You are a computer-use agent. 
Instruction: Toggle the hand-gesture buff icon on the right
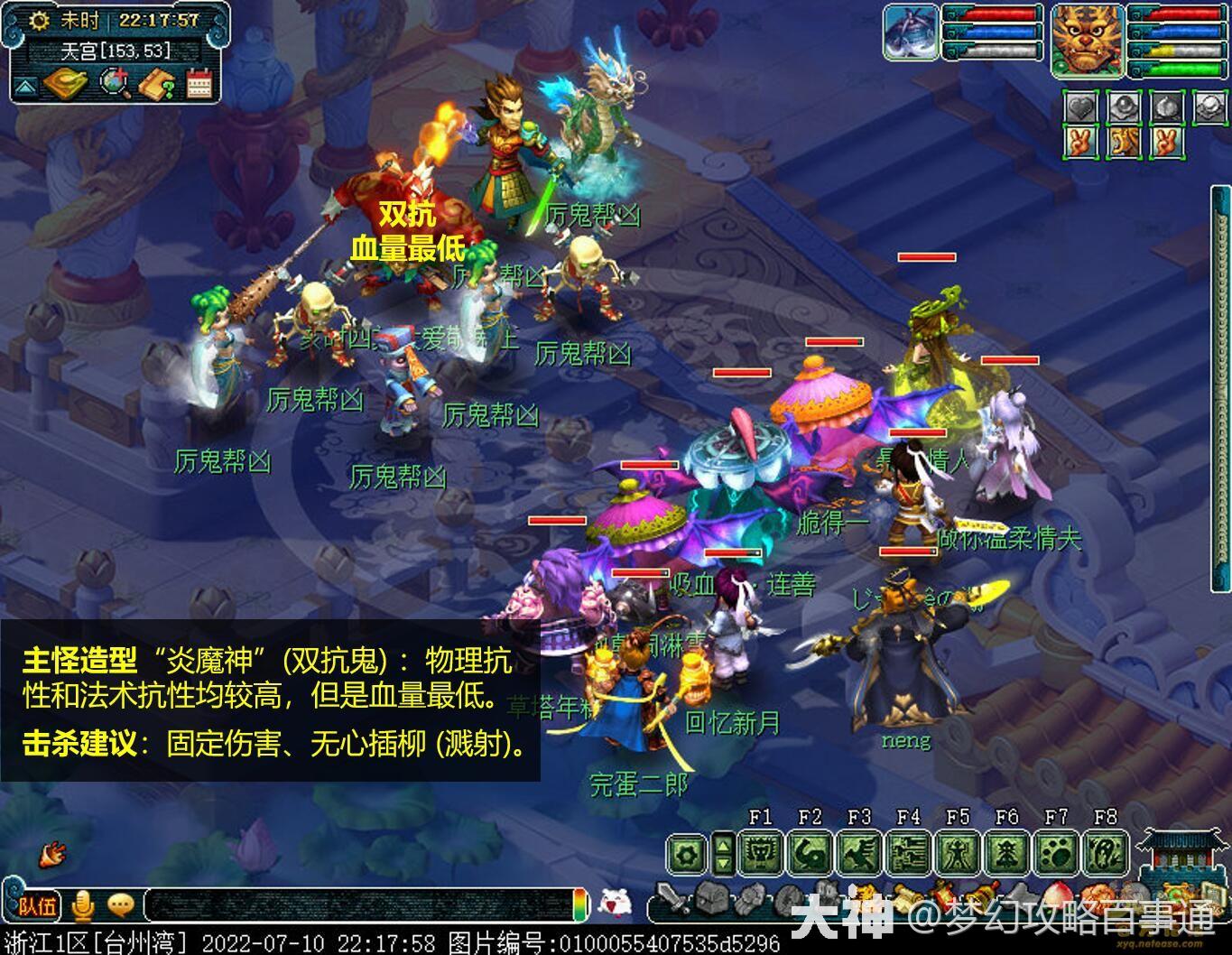tap(1080, 143)
